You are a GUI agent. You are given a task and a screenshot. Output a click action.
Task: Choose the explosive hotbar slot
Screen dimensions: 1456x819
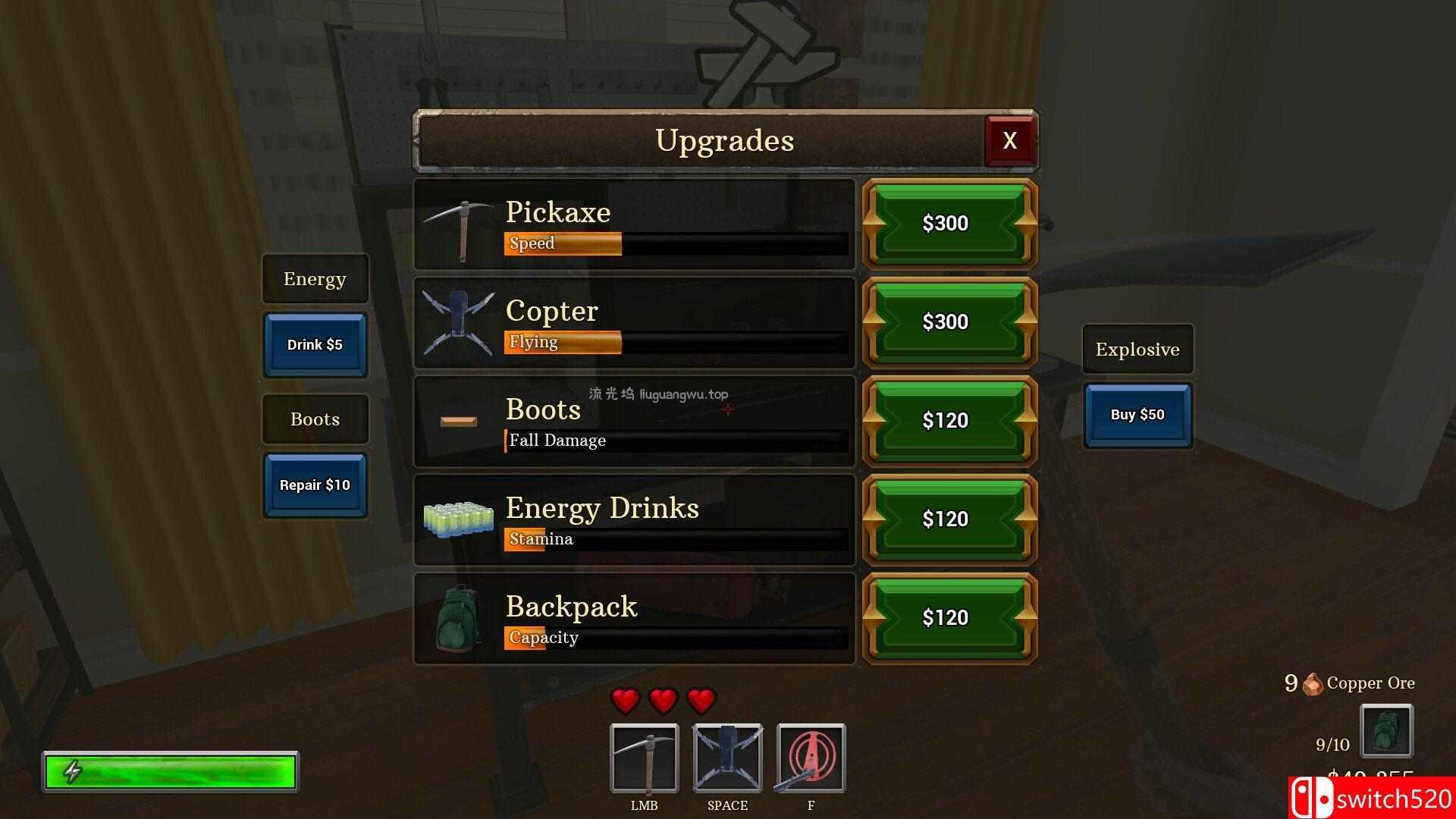click(811, 758)
